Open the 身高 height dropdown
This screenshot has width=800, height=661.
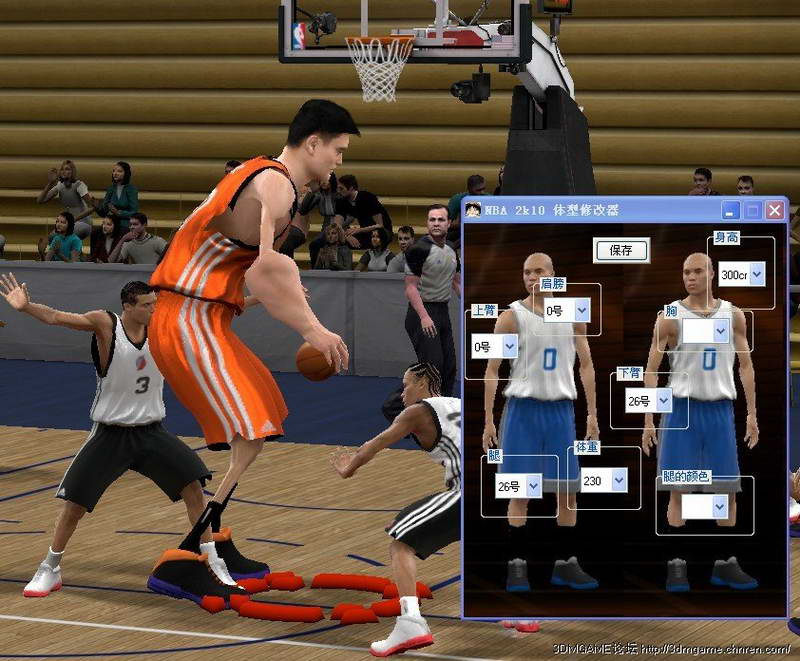[756, 274]
